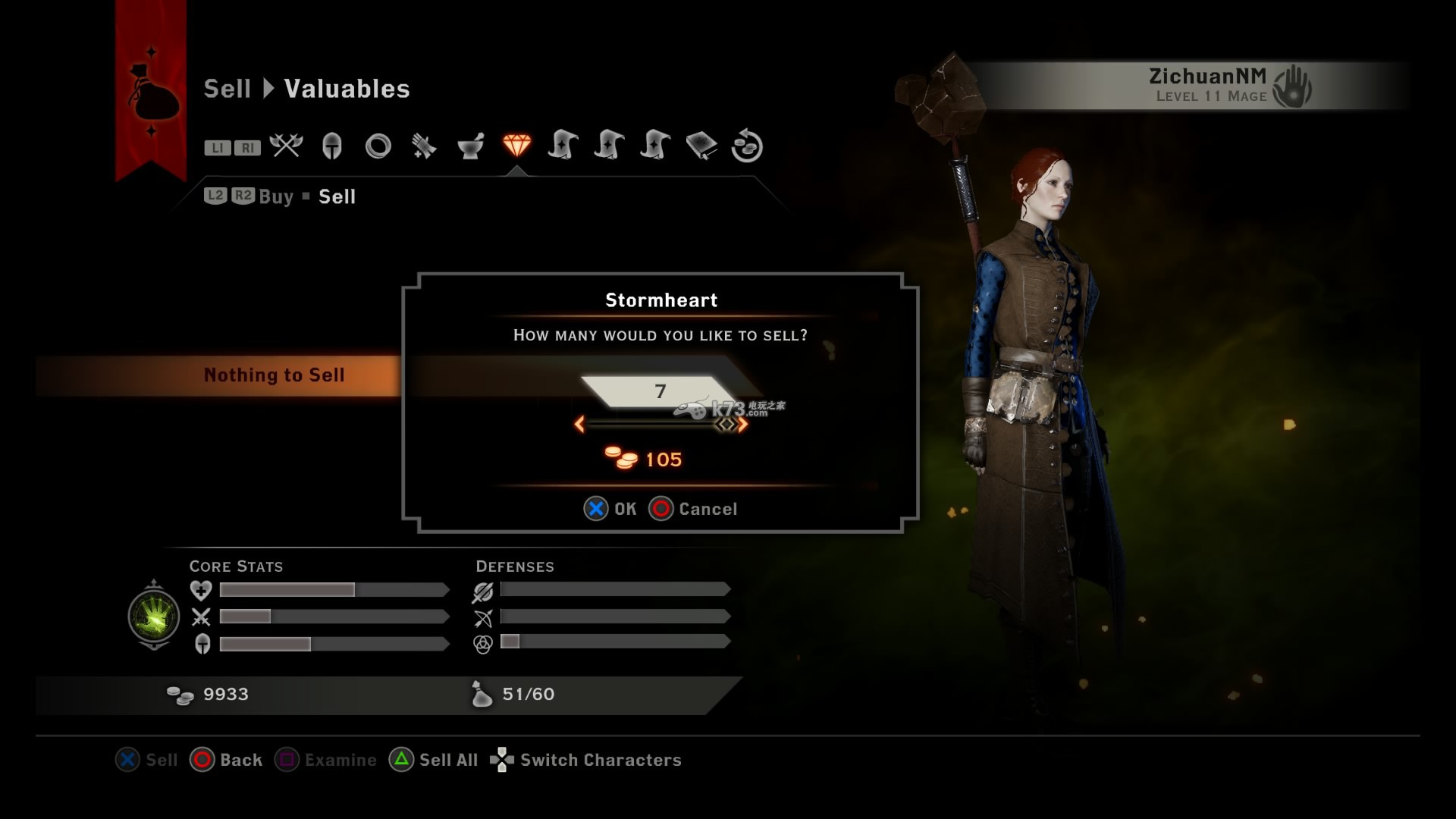Switch to the Buy mode
The image size is (1456, 819).
(276, 197)
